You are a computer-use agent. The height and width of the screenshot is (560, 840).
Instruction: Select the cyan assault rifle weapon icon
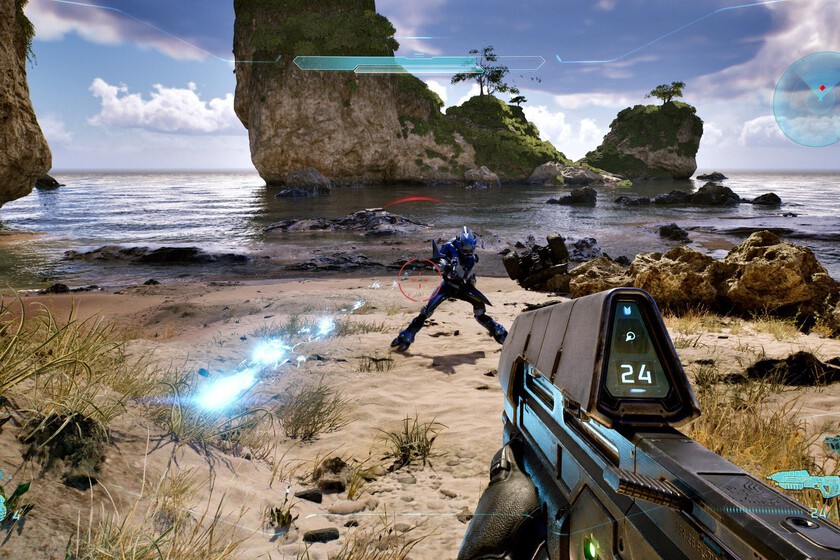pos(806,482)
